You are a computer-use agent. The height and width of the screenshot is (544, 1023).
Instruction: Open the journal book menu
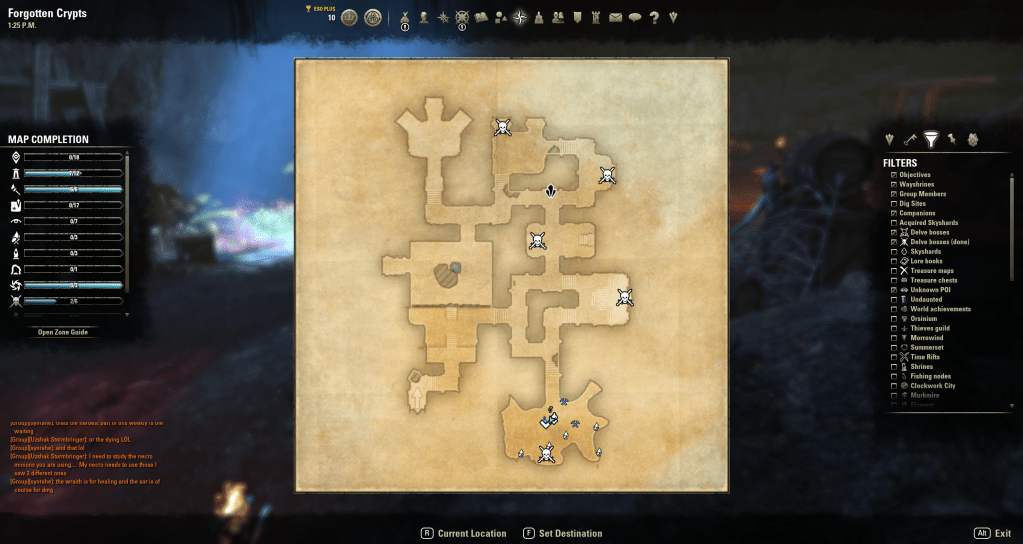coord(480,17)
